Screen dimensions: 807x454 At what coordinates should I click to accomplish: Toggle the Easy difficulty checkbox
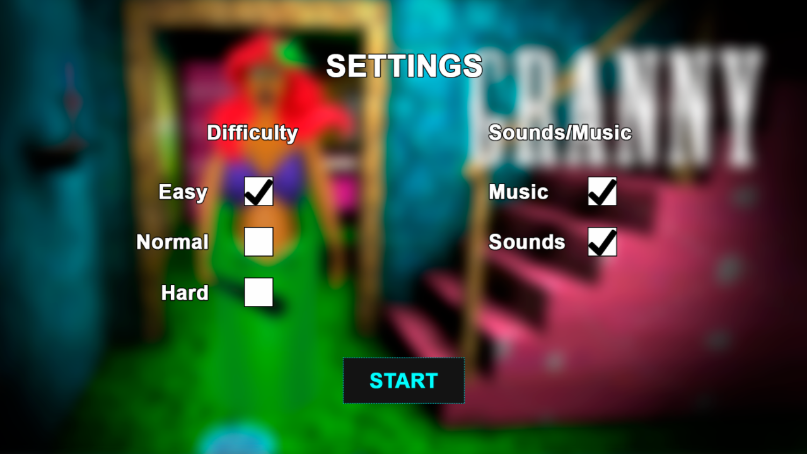click(x=259, y=191)
